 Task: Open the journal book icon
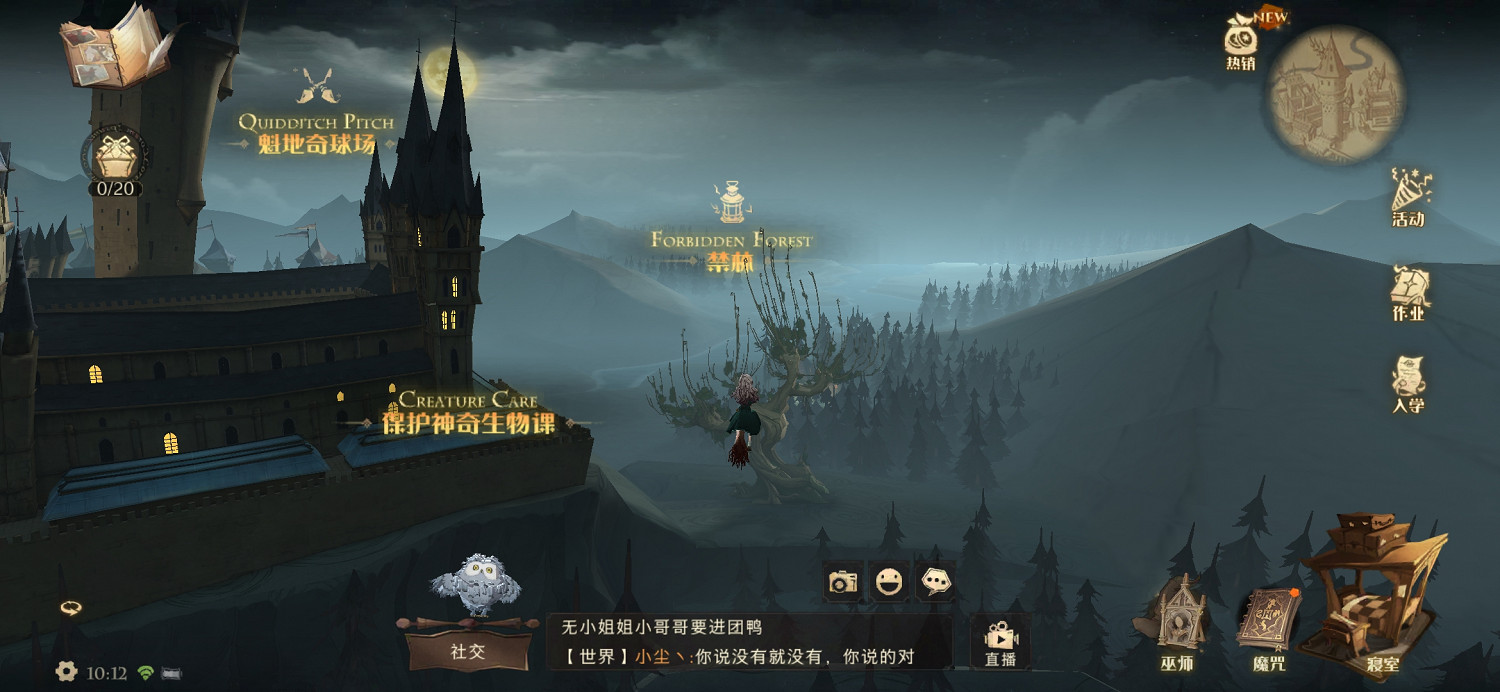(x=108, y=48)
